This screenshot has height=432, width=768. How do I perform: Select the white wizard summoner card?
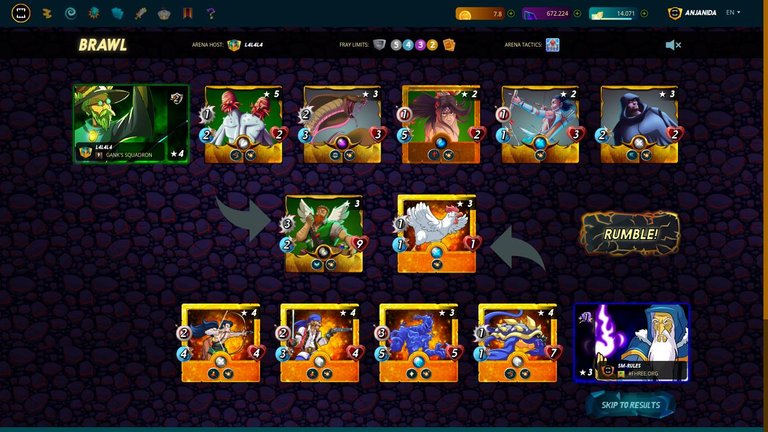click(x=631, y=343)
